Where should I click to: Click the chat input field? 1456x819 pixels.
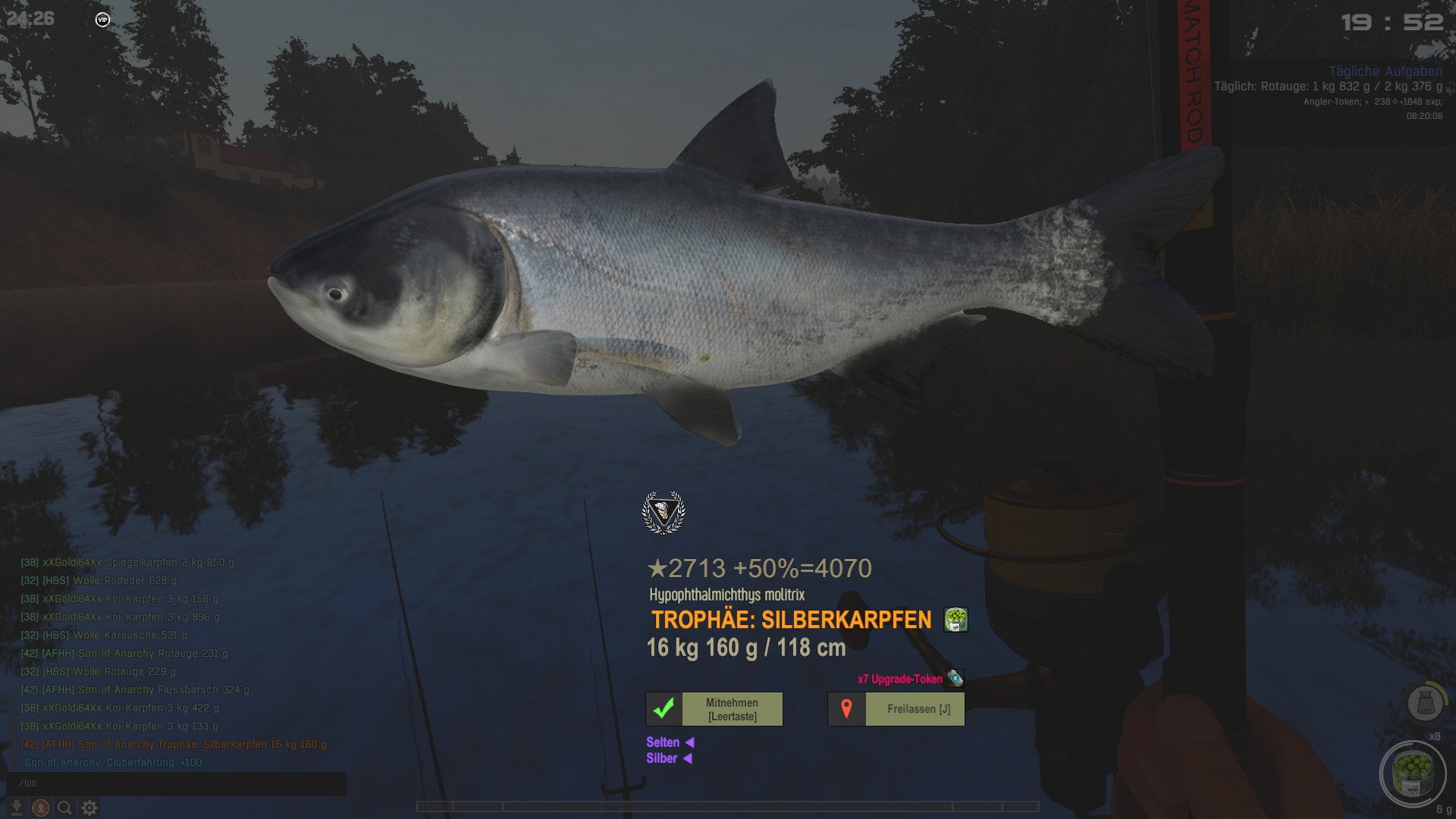(x=176, y=783)
